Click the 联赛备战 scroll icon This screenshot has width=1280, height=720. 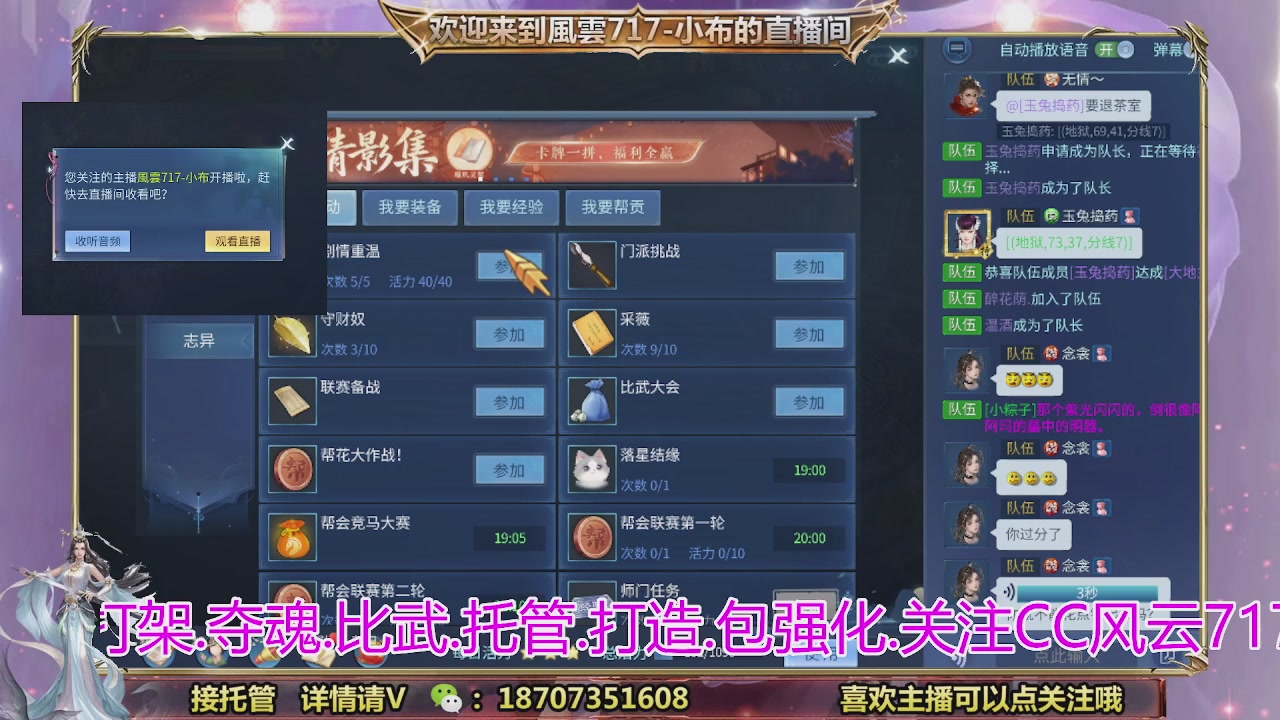pyautogui.click(x=291, y=400)
